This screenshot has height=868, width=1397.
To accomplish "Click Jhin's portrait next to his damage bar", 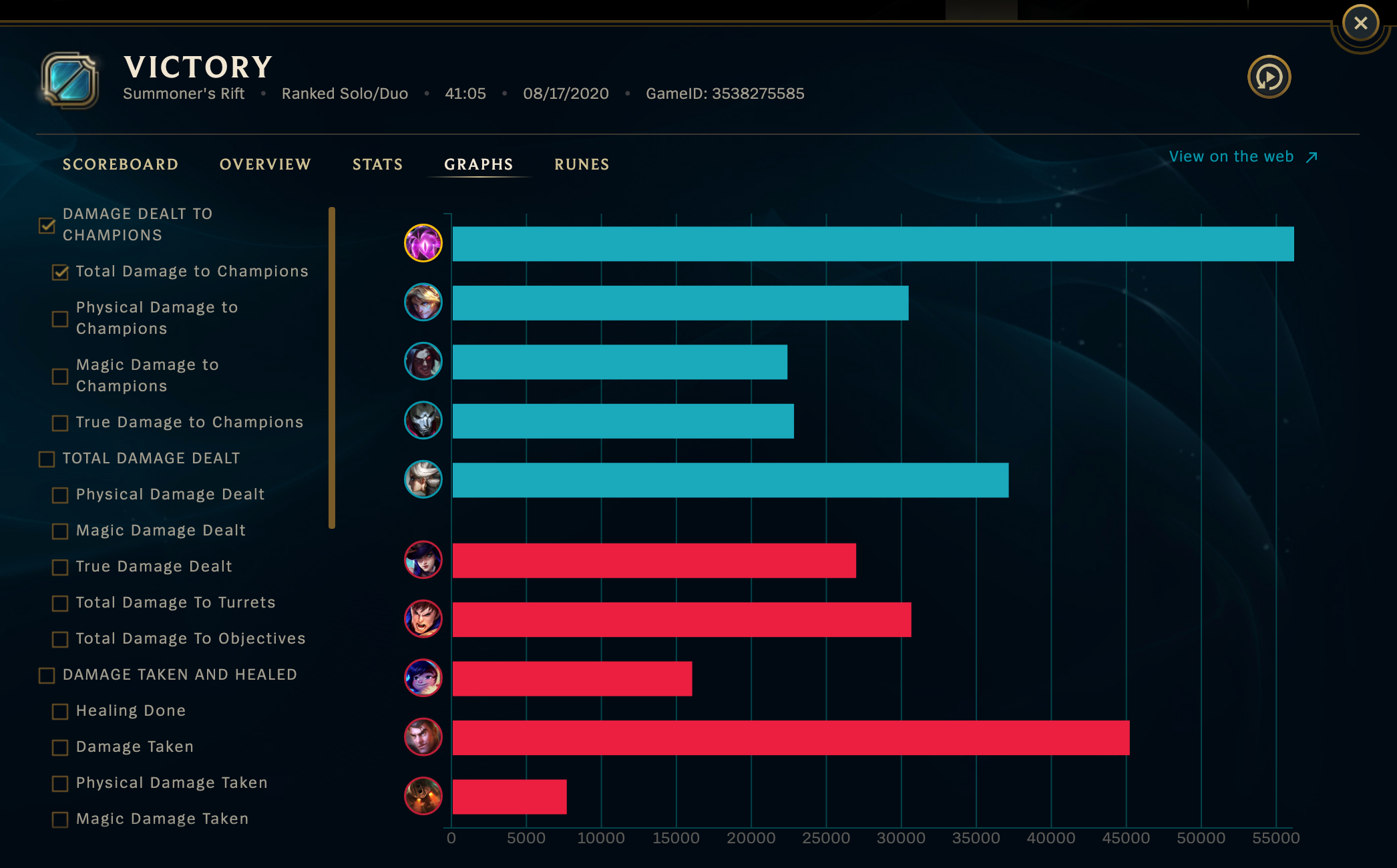I will (423, 421).
